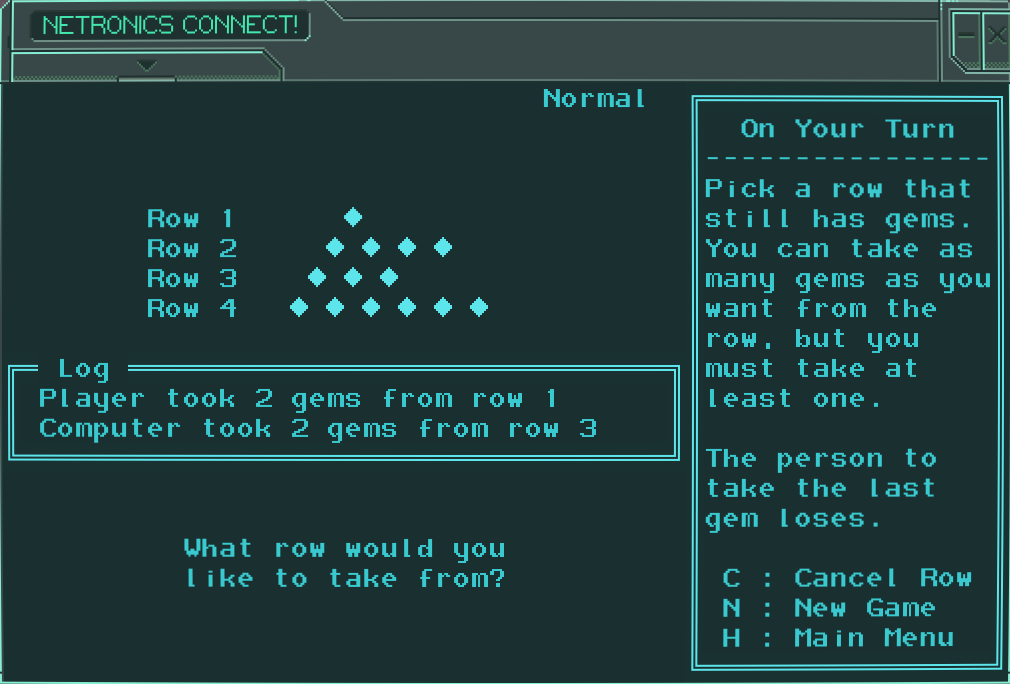1010x684 pixels.
Task: Minimize the Netronics Connect window
Action: 966,37
